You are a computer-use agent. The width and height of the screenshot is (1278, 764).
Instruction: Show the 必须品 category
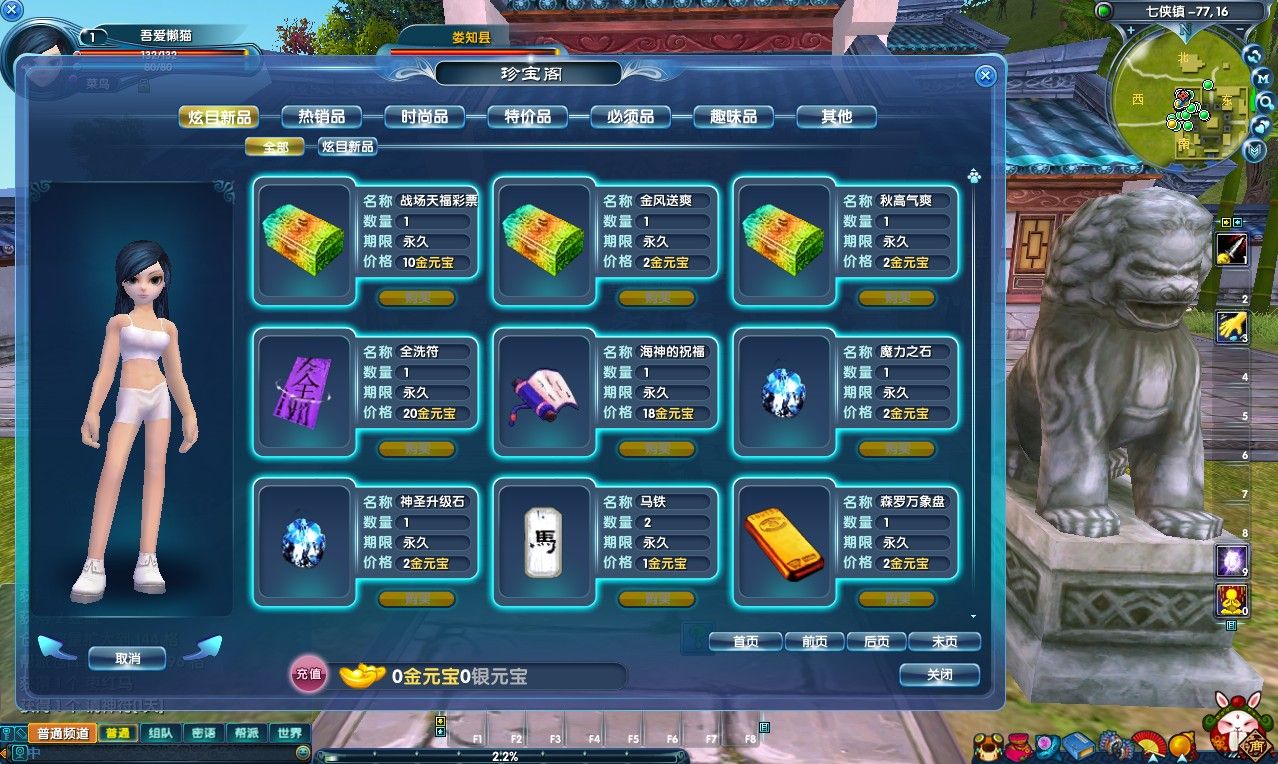coord(630,117)
